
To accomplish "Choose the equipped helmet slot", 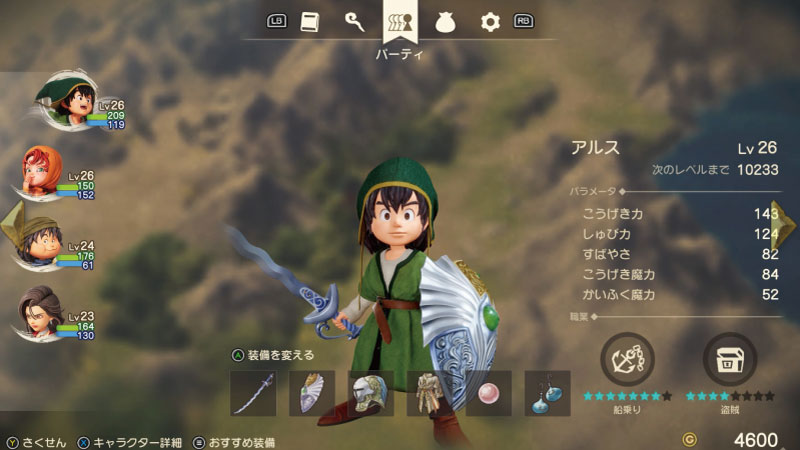I will point(370,393).
